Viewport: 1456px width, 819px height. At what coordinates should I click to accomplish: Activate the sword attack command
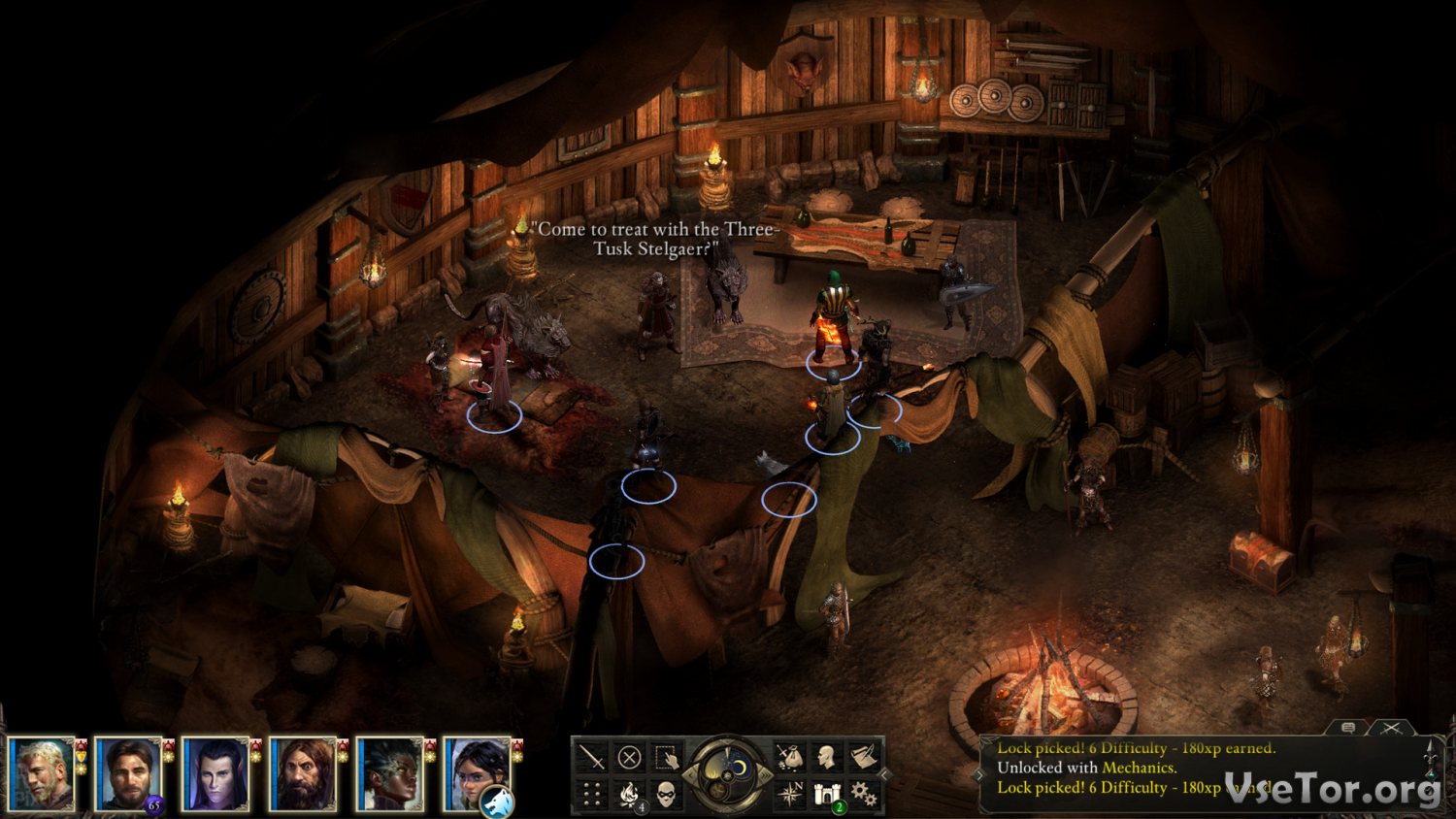tap(591, 757)
